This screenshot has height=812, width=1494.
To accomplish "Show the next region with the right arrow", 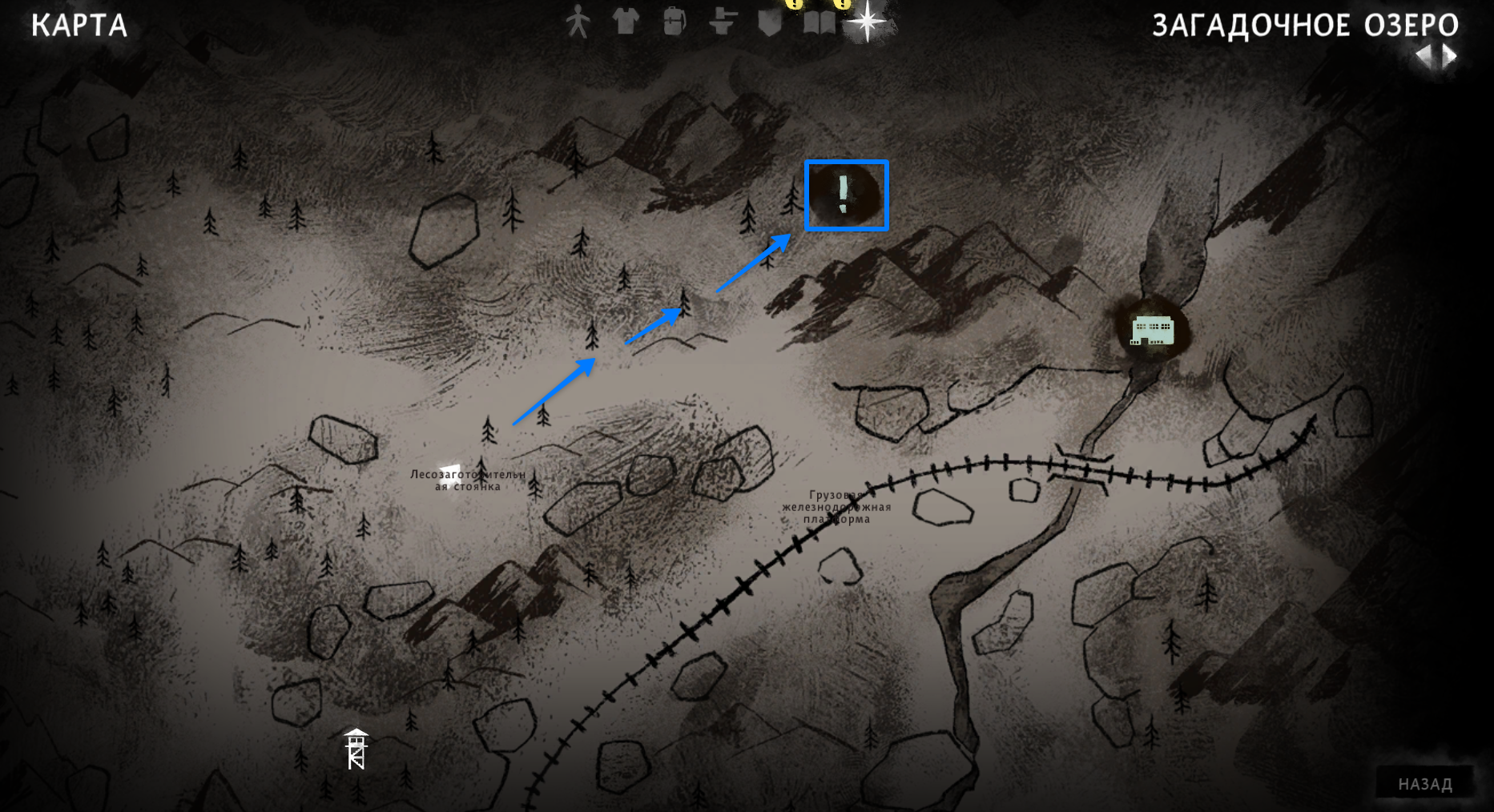I will coord(1450,56).
